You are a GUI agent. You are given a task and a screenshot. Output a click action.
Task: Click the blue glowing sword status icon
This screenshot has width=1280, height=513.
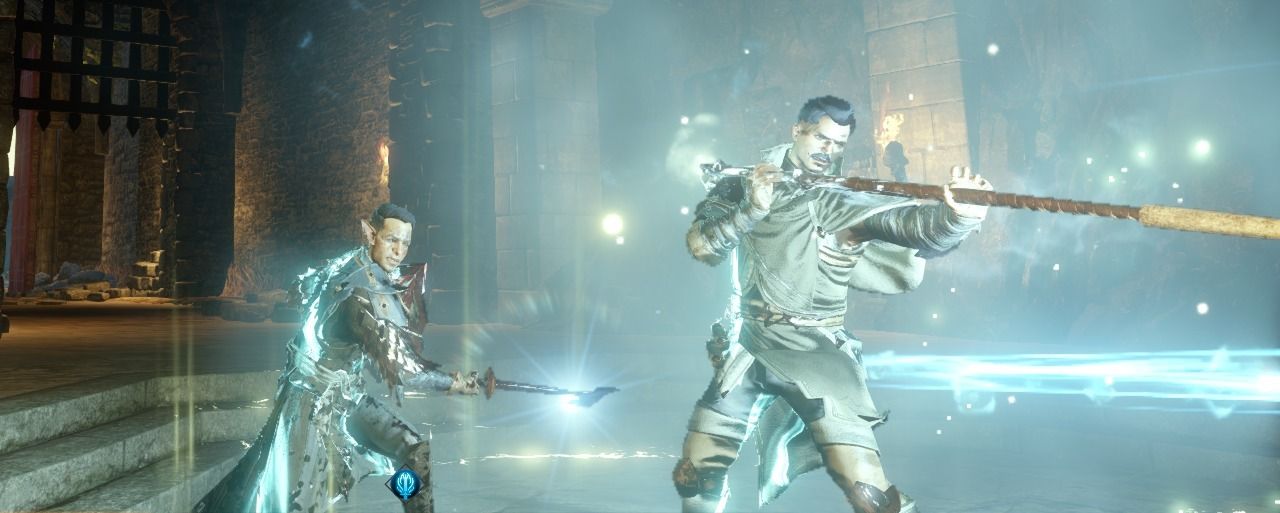404,484
